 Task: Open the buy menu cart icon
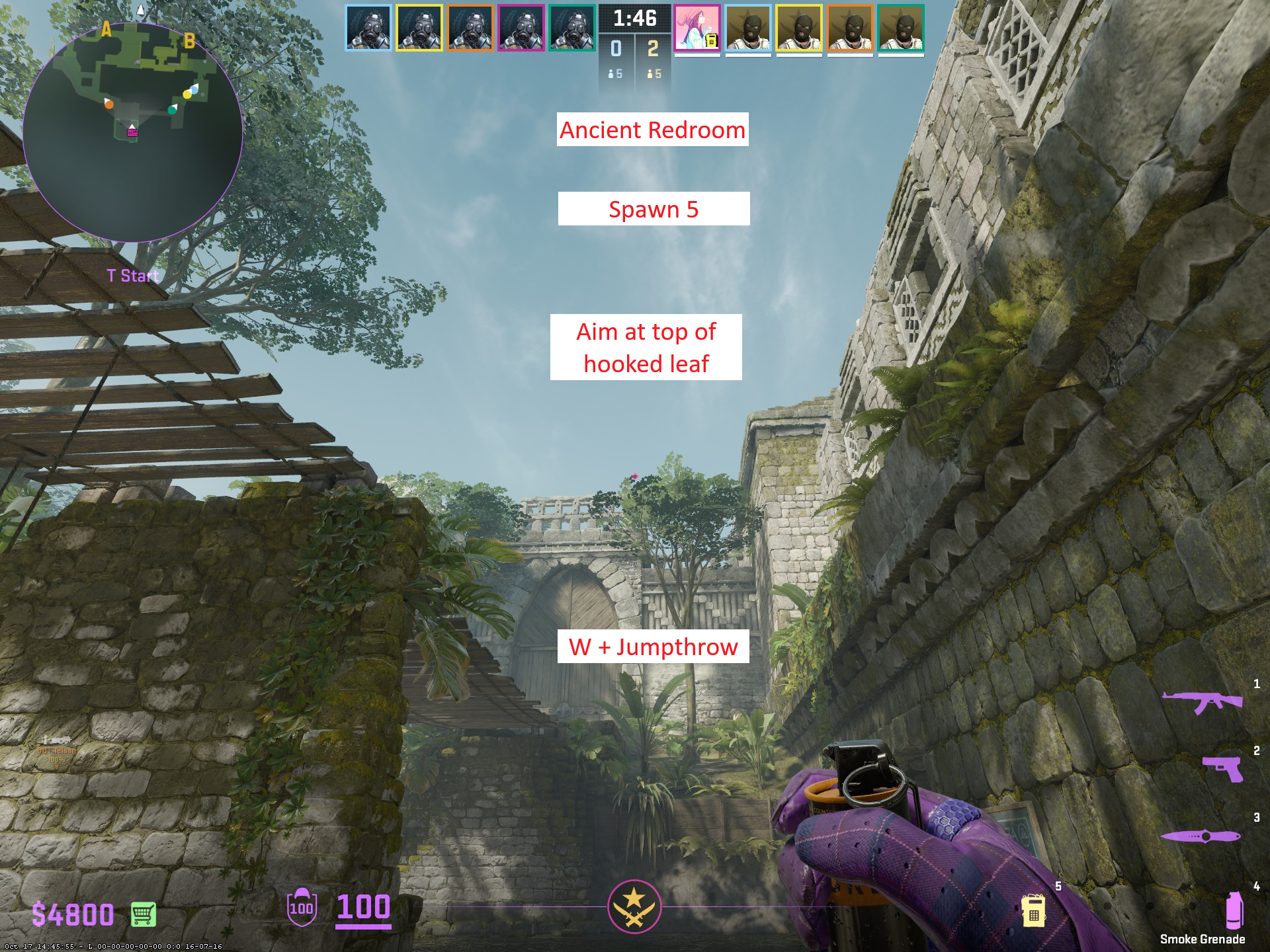click(x=143, y=914)
